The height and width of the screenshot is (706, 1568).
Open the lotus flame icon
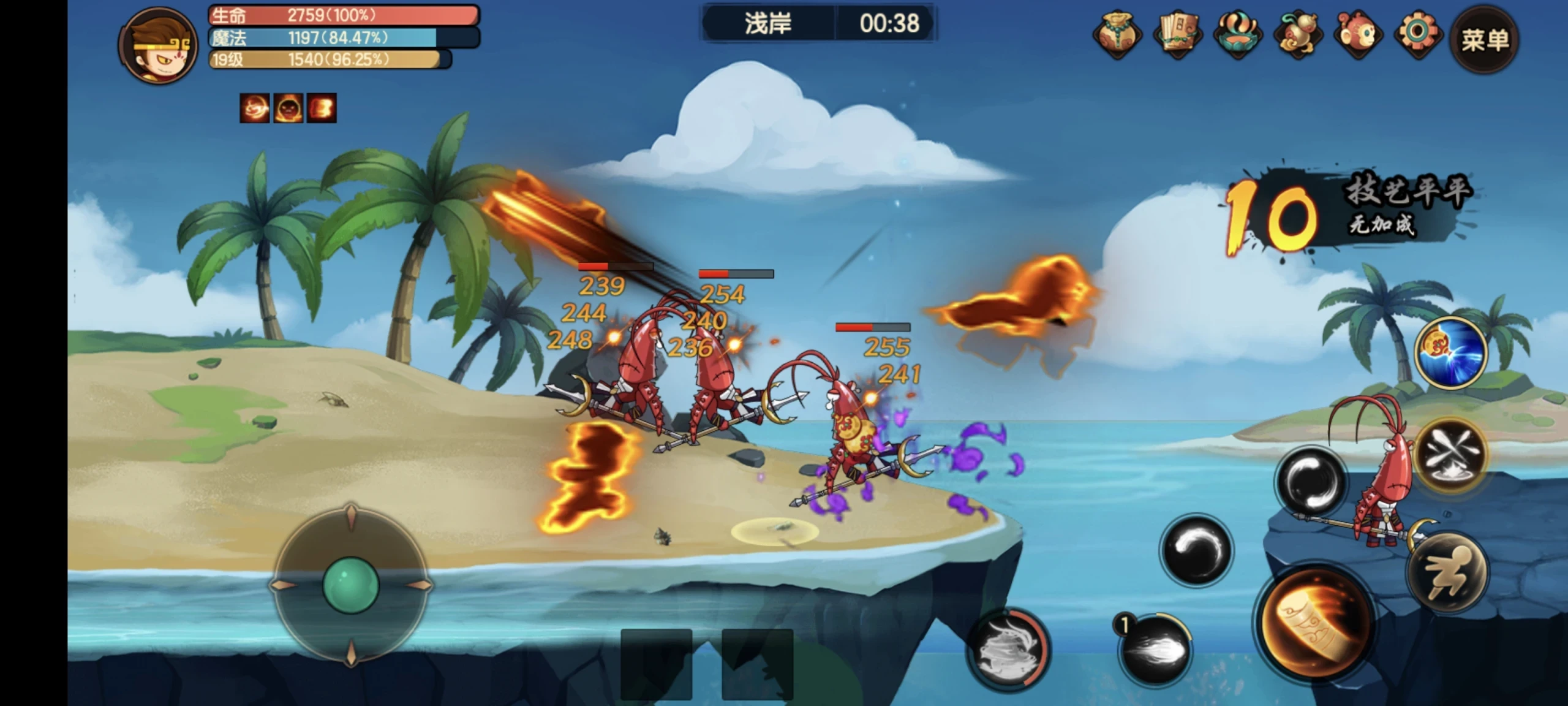click(x=1237, y=34)
